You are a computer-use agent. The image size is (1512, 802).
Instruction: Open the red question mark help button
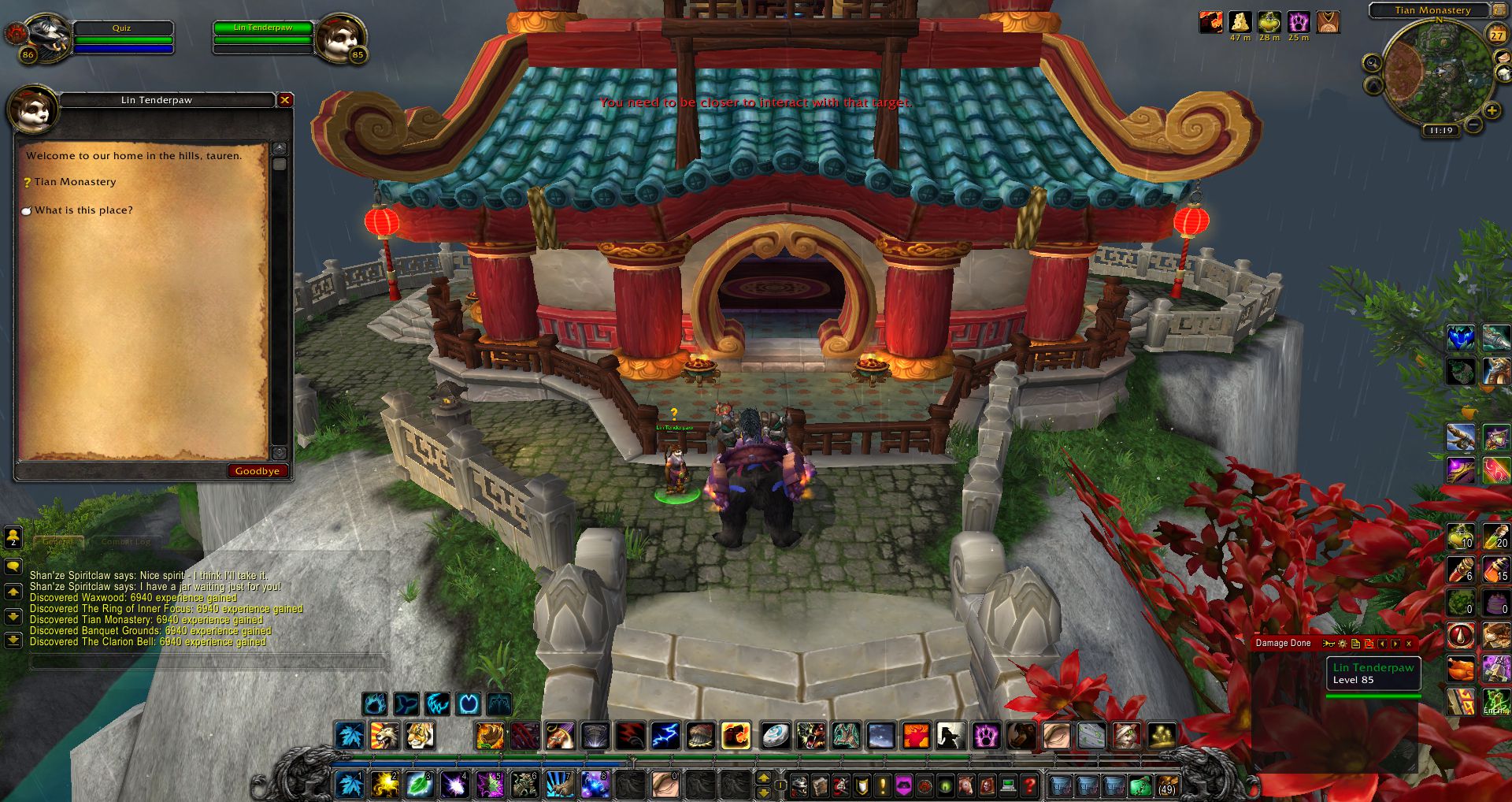[x=1028, y=785]
